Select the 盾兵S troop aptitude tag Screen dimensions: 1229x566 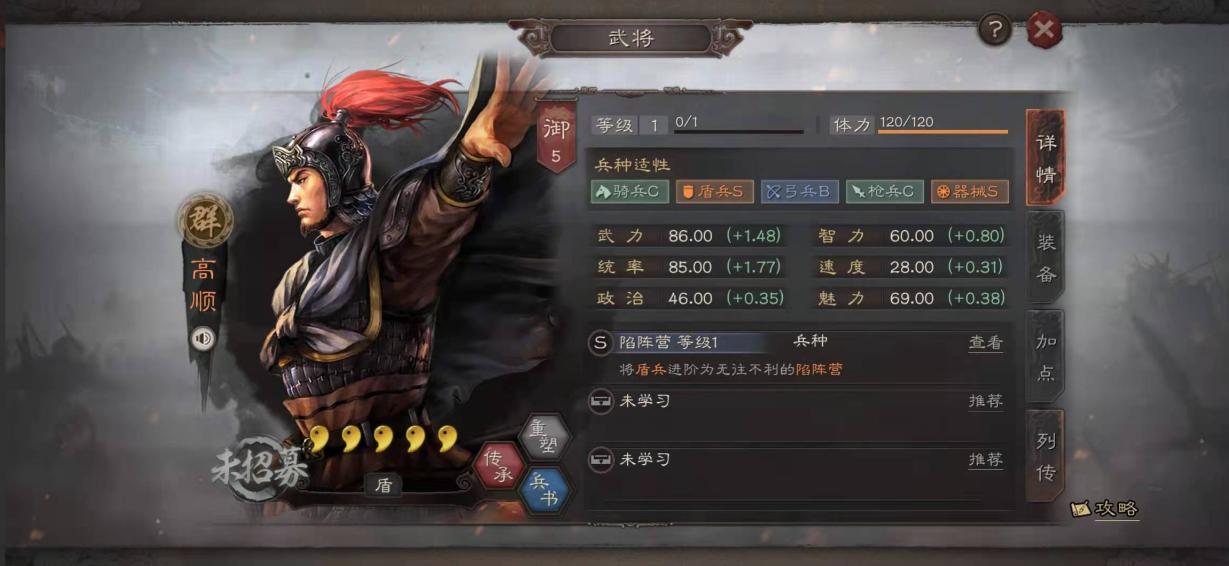click(x=714, y=191)
